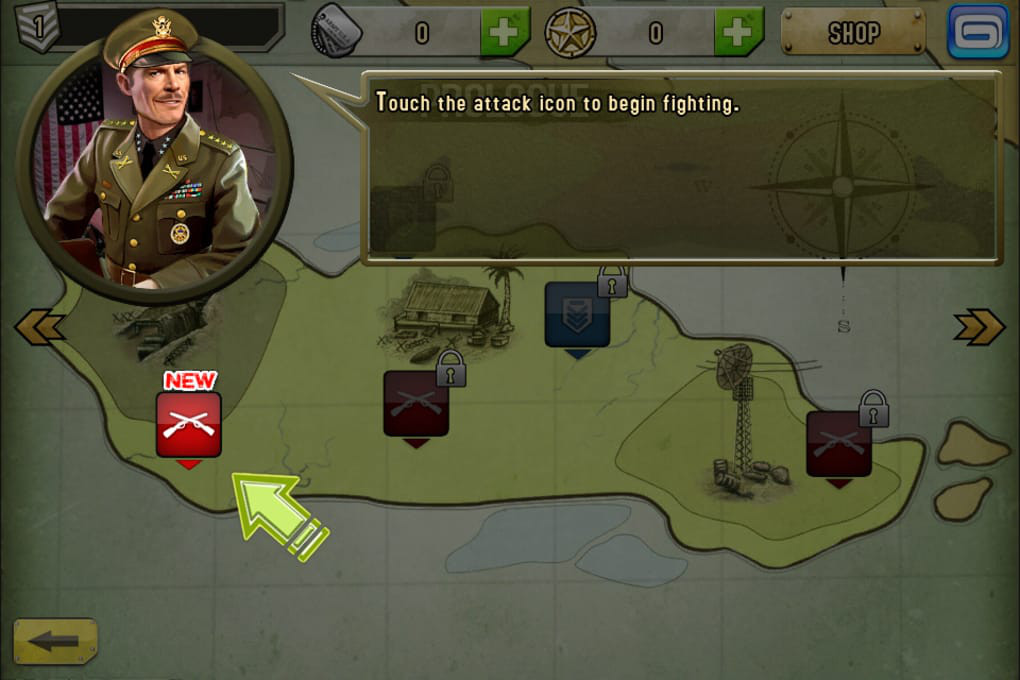This screenshot has height=680, width=1020.
Task: Show the next map area
Action: 979,327
